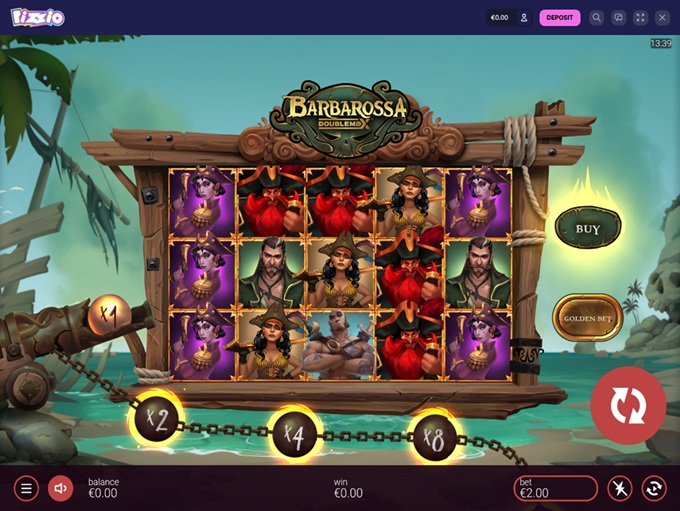Activate the Golden Bet option
Viewport: 680px width, 511px height.
[587, 317]
